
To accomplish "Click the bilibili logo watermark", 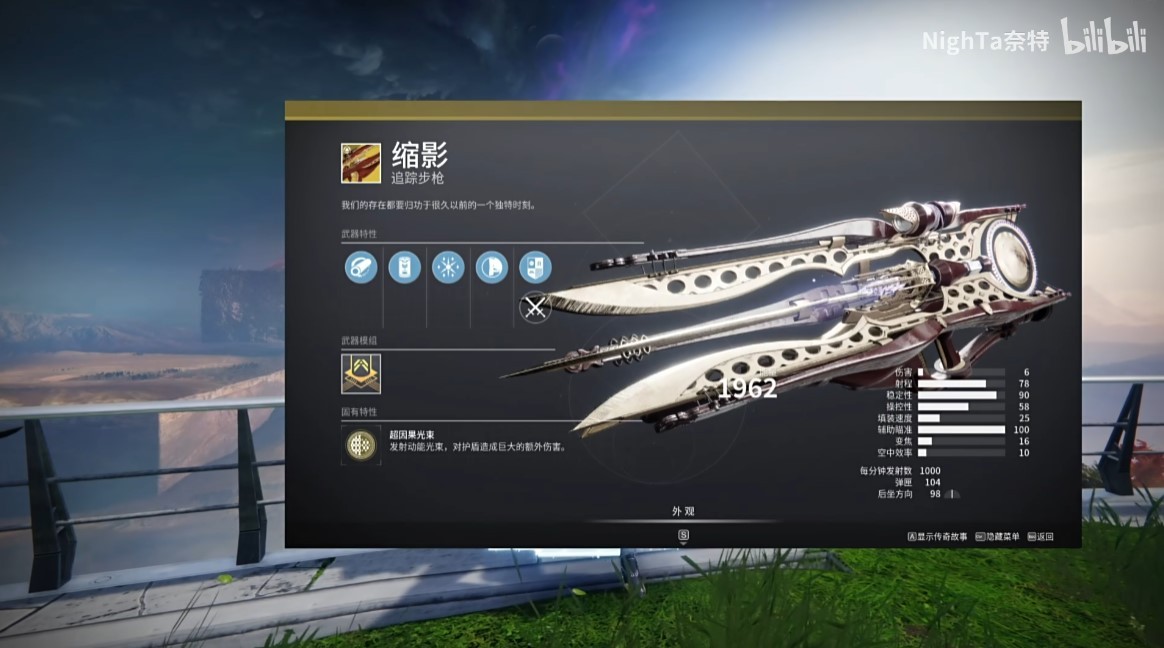I will click(x=1102, y=37).
